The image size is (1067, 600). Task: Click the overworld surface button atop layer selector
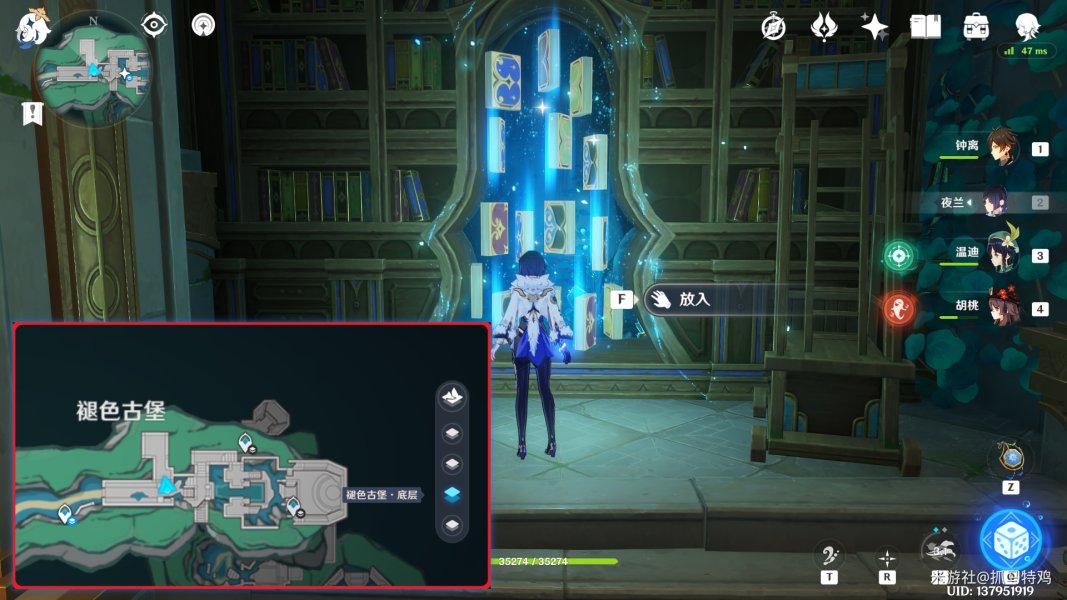click(x=452, y=396)
